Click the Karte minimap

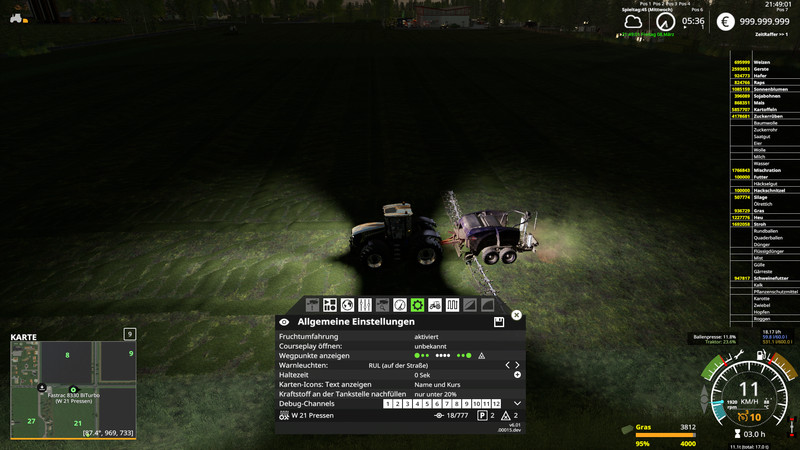coord(72,388)
